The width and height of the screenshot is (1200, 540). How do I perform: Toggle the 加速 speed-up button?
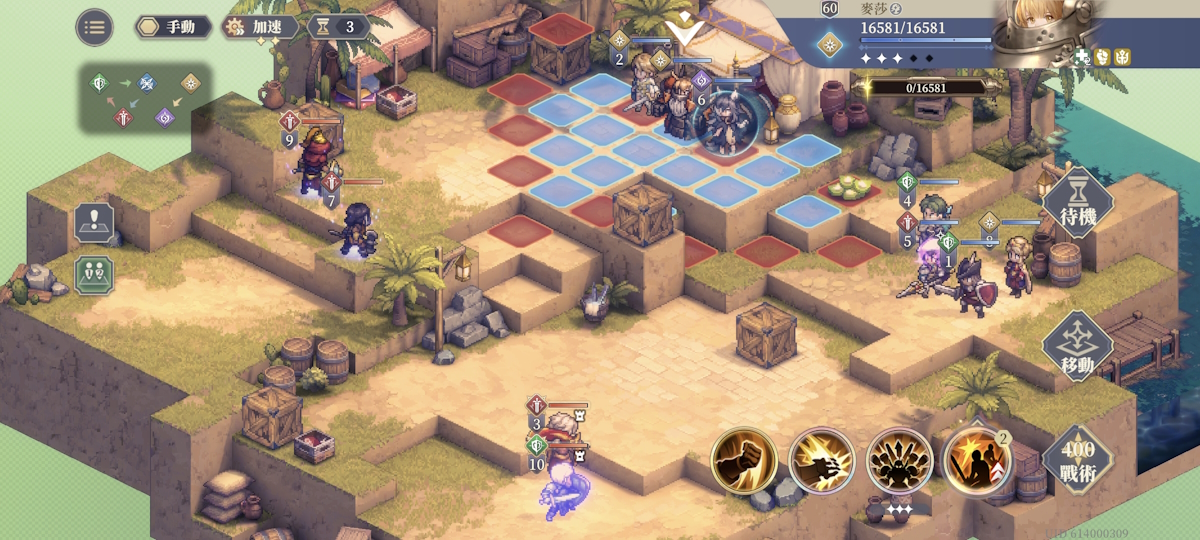tap(260, 27)
